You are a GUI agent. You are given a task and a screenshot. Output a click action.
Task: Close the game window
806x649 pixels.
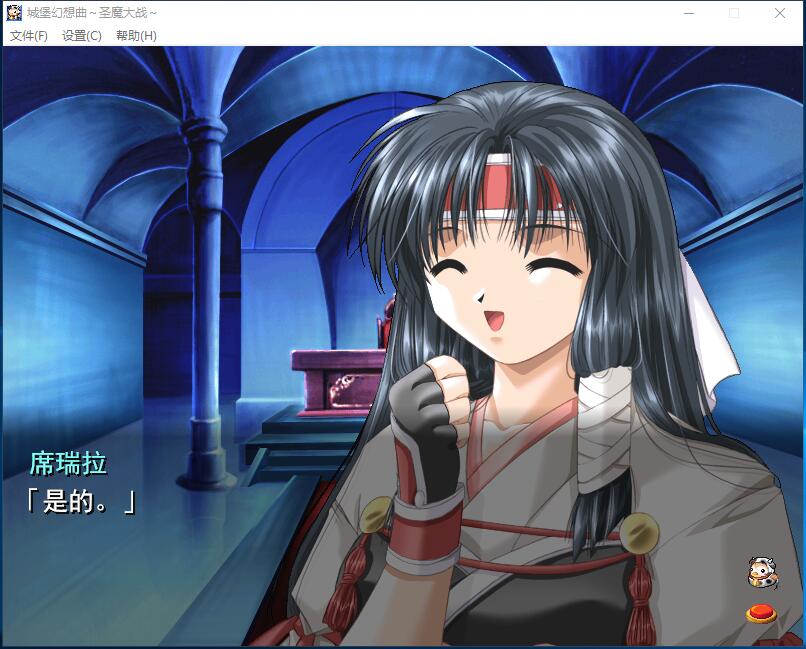coord(780,13)
